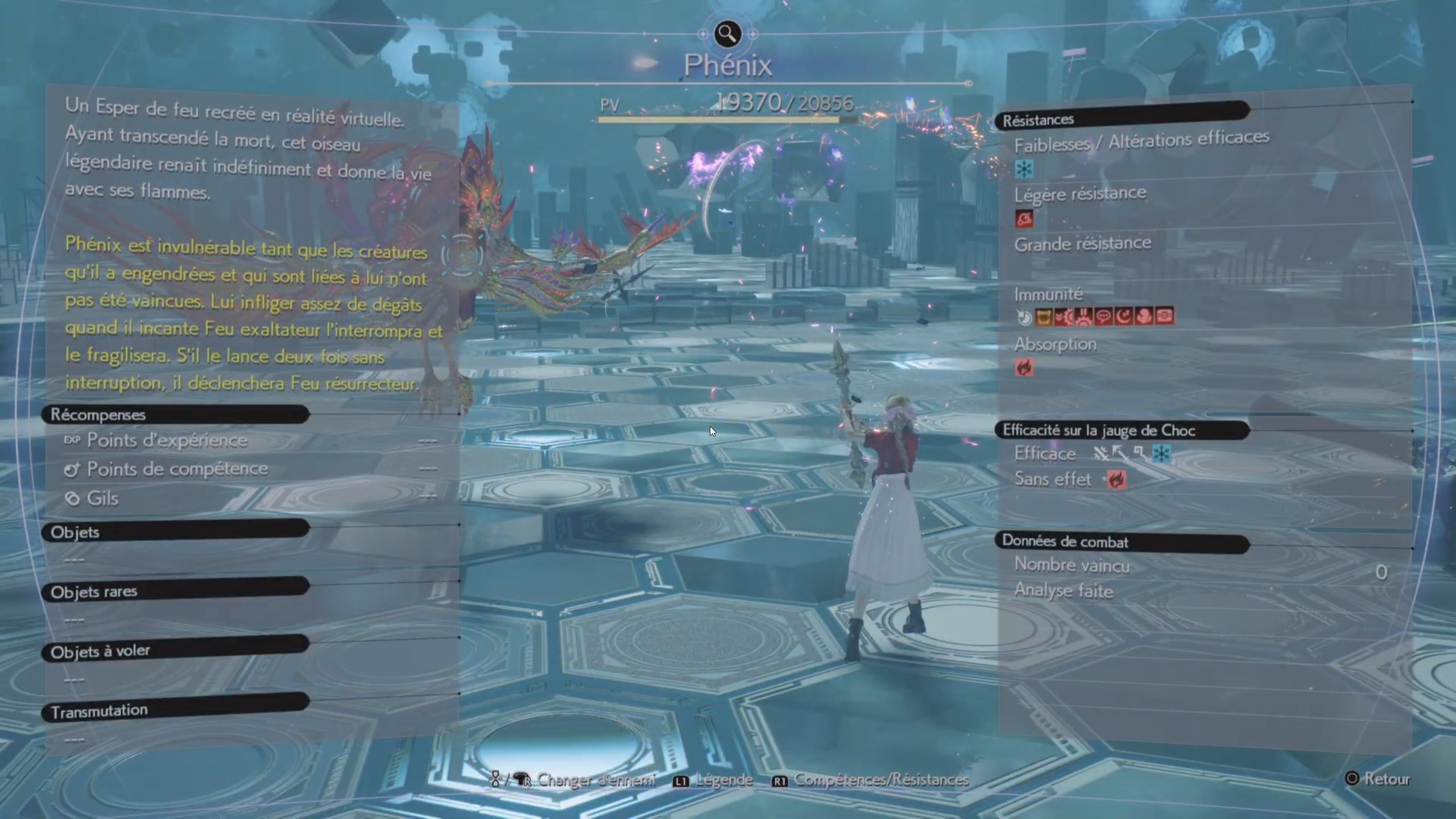Click the magnifying glass icon above Phénix

pos(727,34)
